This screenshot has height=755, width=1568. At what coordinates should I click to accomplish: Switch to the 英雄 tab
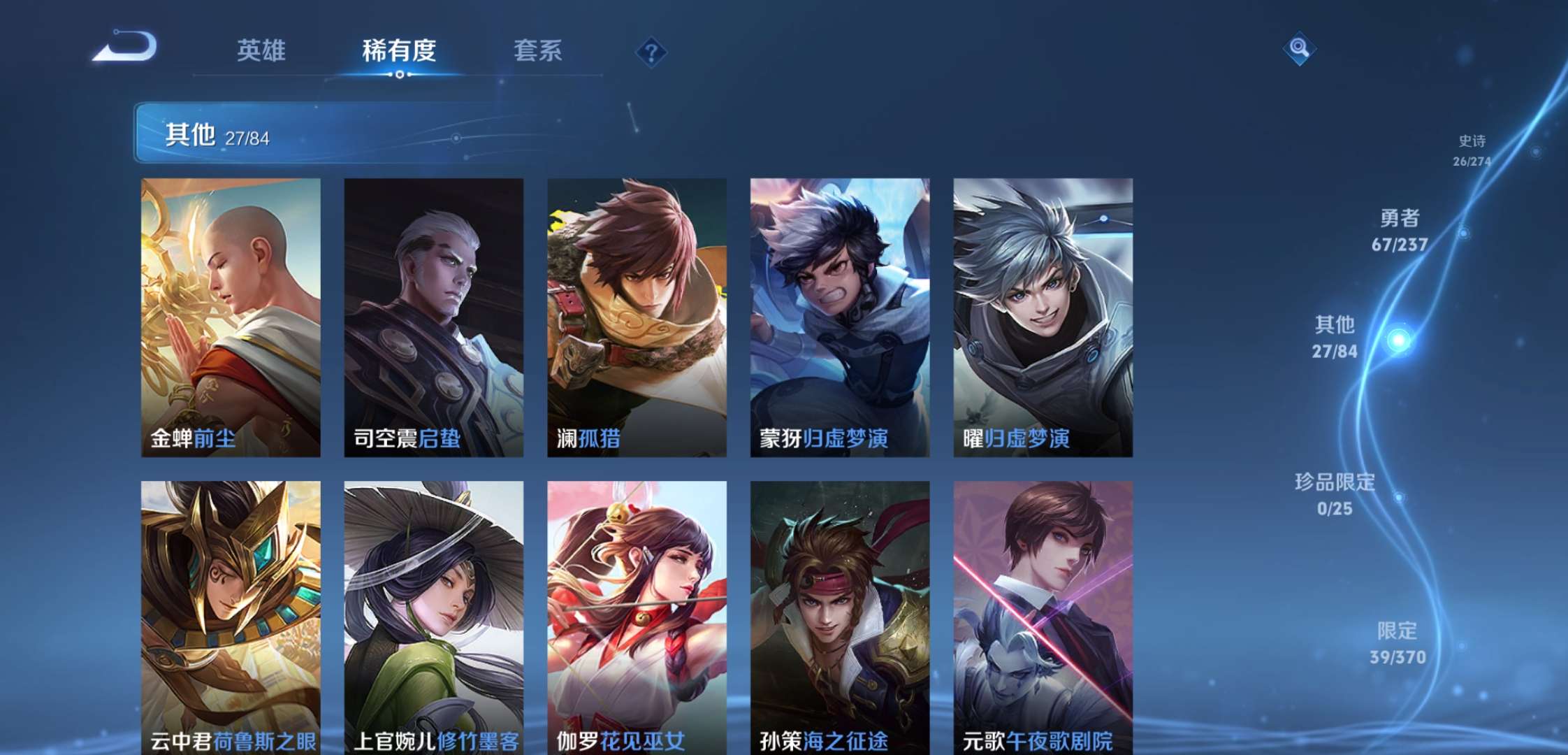tap(259, 51)
